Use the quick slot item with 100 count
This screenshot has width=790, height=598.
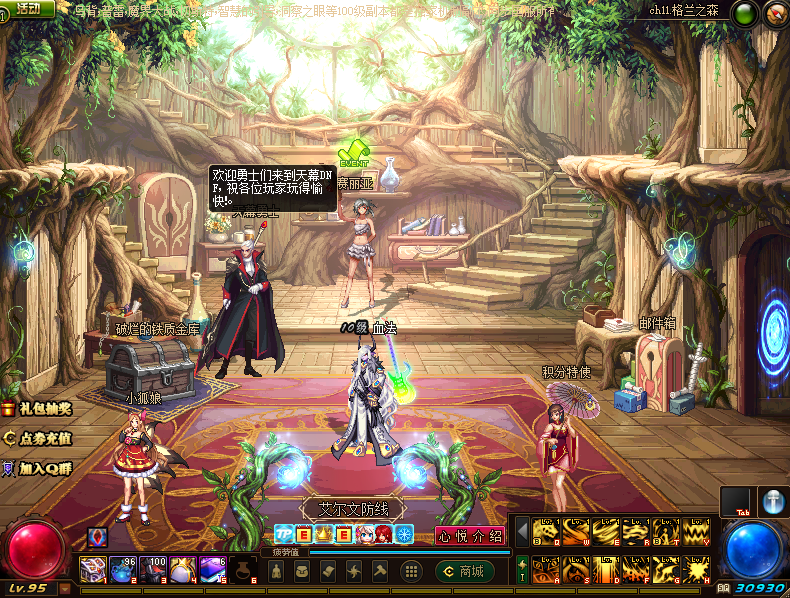(x=154, y=570)
